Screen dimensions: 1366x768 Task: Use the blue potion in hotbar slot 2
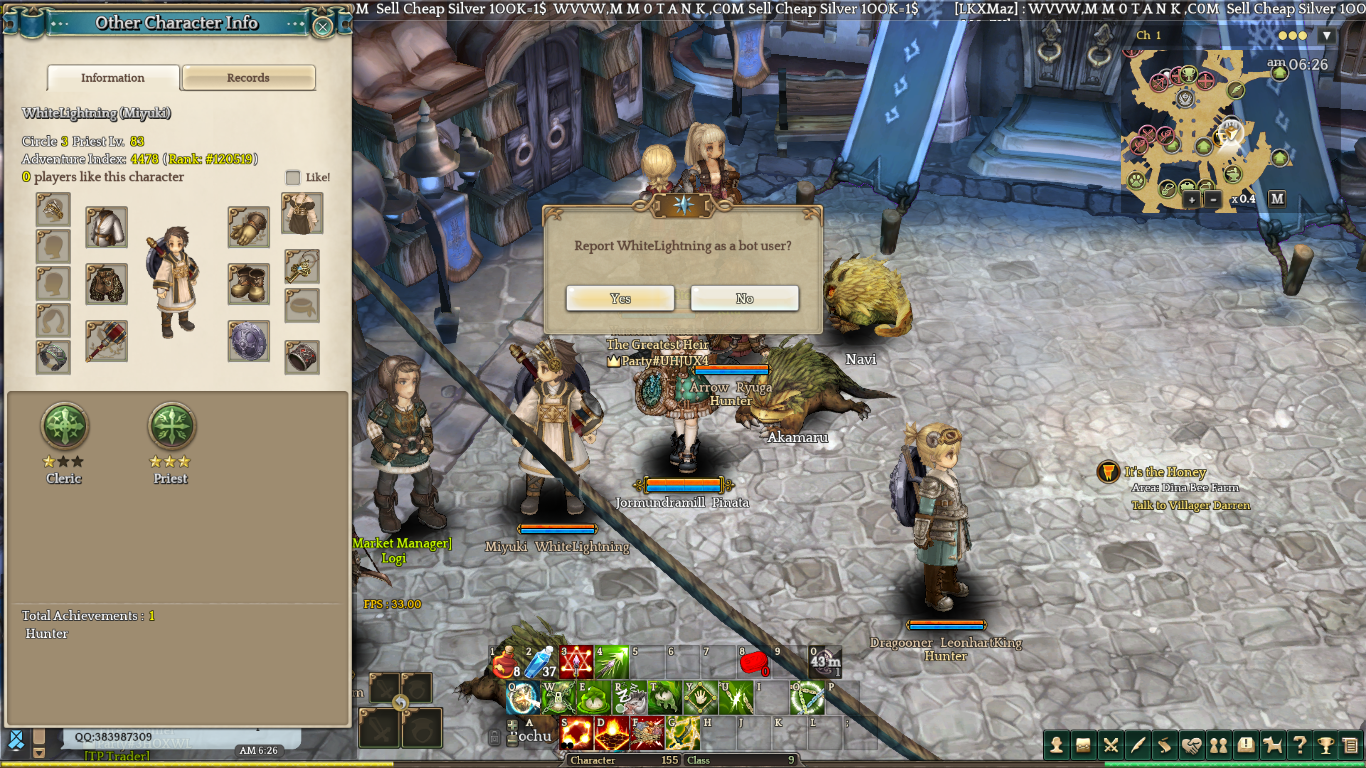point(541,662)
